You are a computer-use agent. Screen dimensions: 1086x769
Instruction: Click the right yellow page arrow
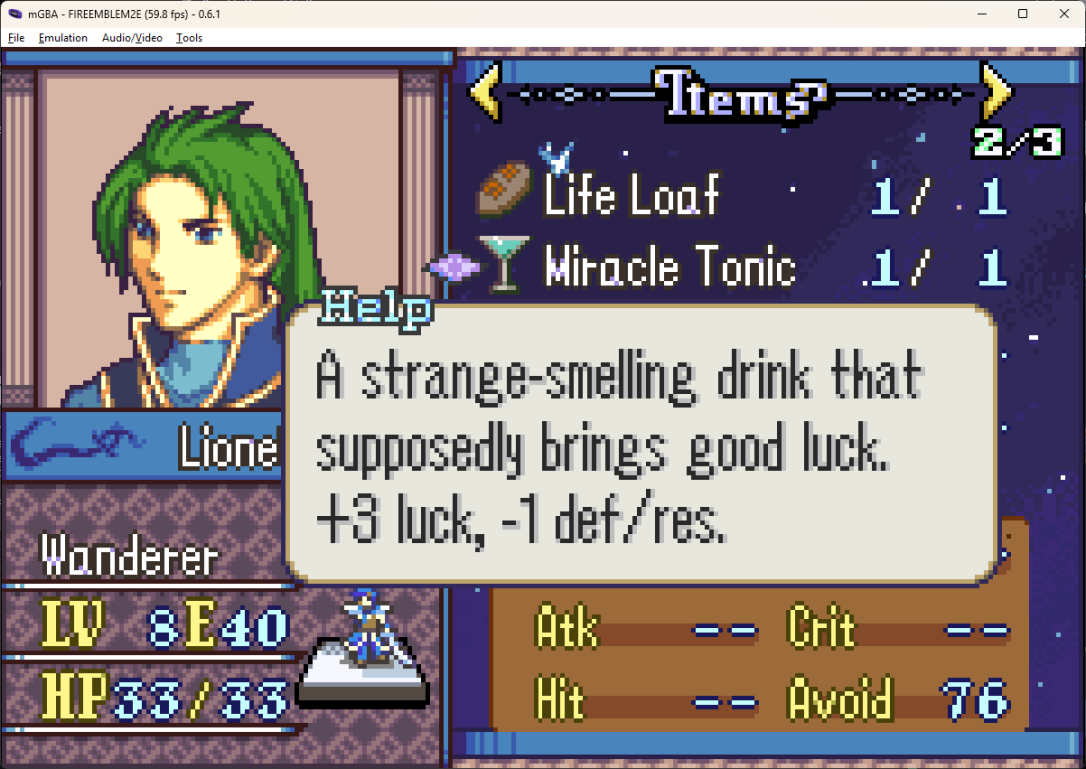coord(995,93)
